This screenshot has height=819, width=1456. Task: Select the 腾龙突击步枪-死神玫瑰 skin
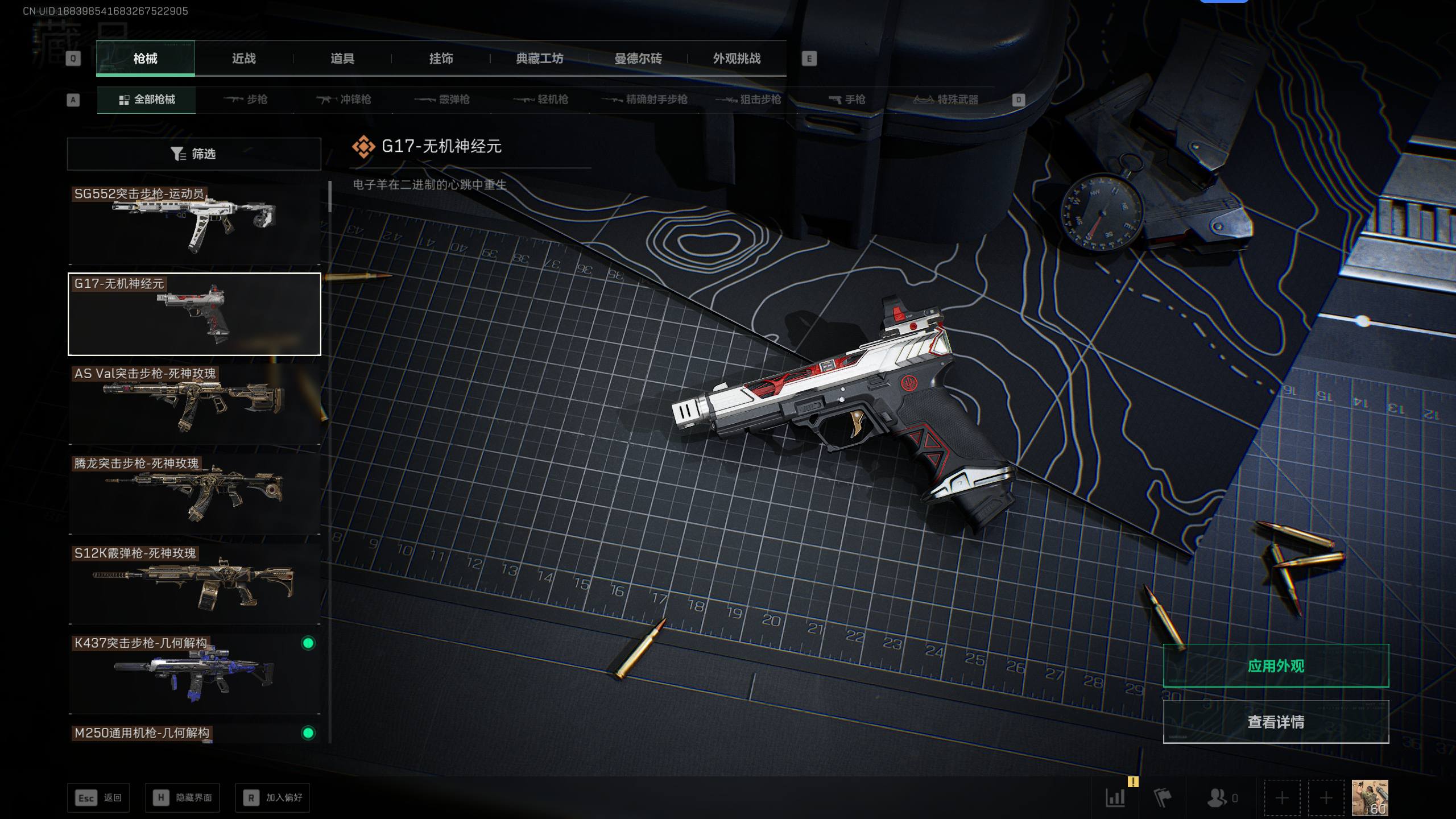[194, 494]
